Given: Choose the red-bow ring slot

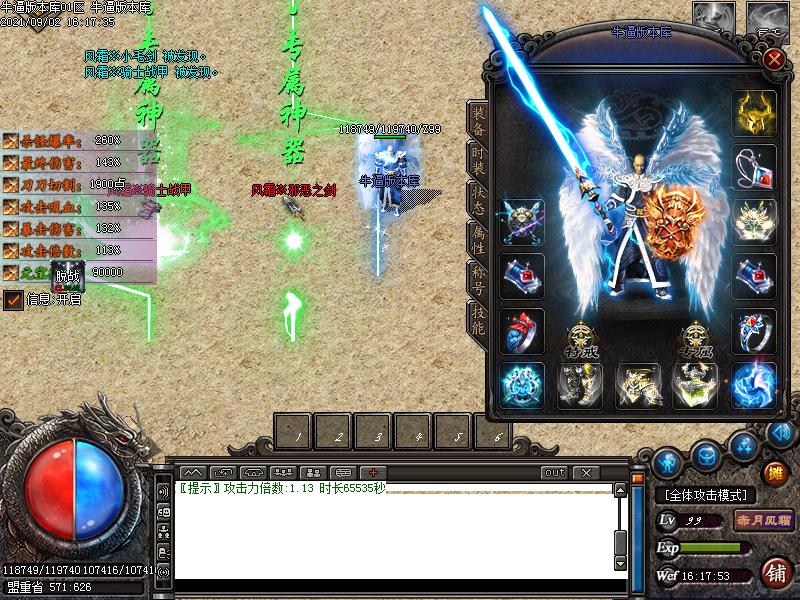Looking at the screenshot, I should 521,331.
